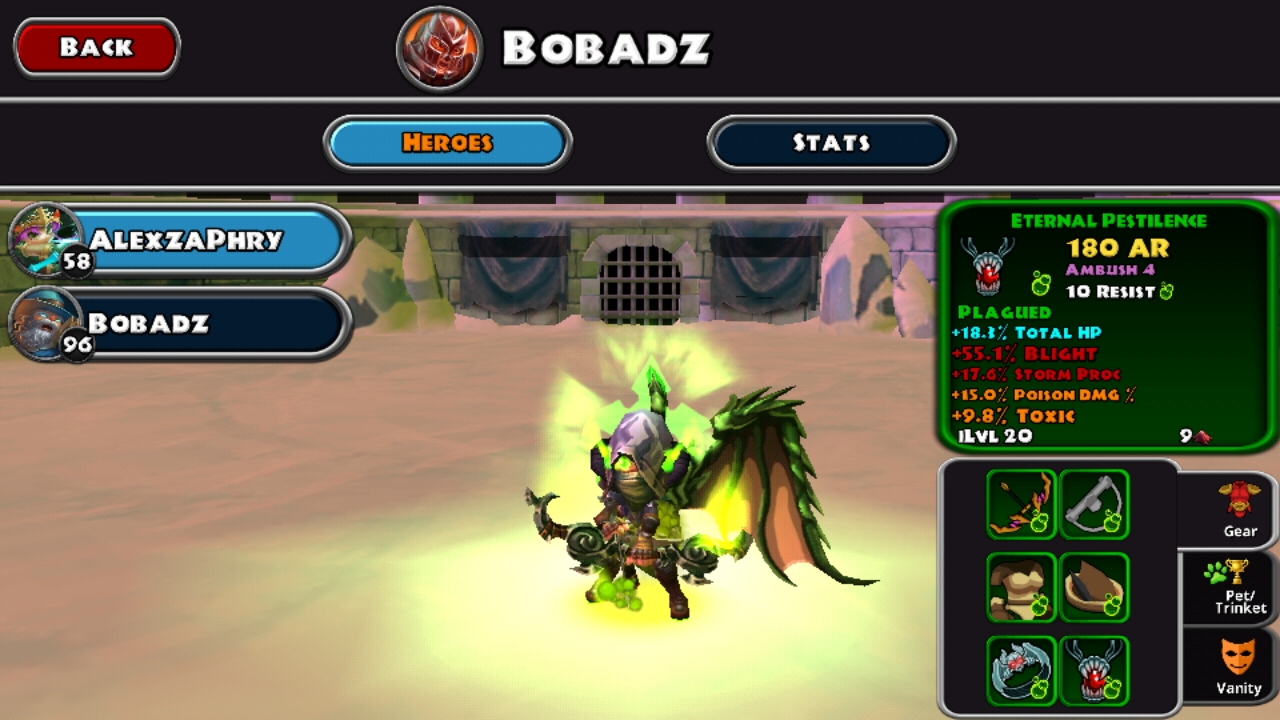This screenshot has height=720, width=1280.
Task: Select the grey hornbow slot
Action: coord(1094,504)
